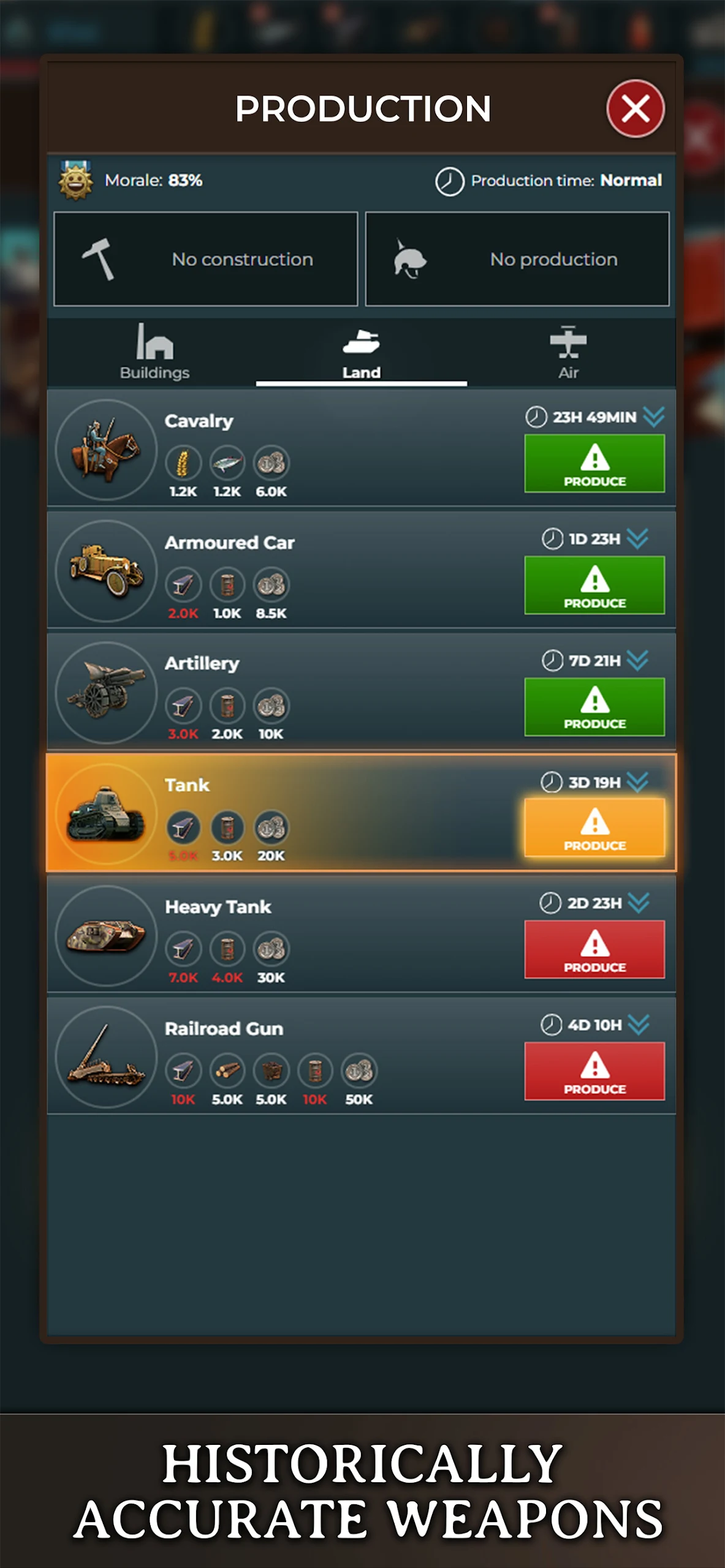Switch to the Buildings tab

[x=154, y=352]
